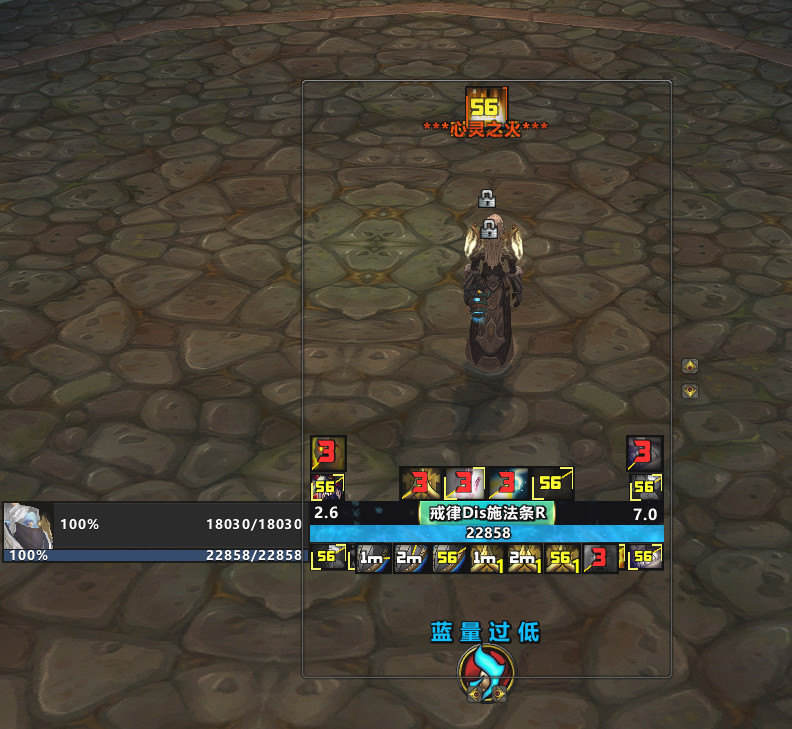Select the player portrait in the unit frame
The height and width of the screenshot is (729, 792).
pos(27,524)
